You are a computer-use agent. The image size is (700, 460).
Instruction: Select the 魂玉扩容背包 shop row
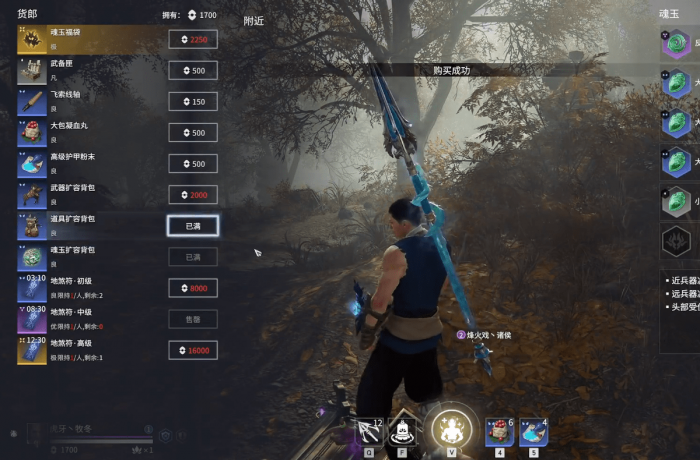coord(90,257)
